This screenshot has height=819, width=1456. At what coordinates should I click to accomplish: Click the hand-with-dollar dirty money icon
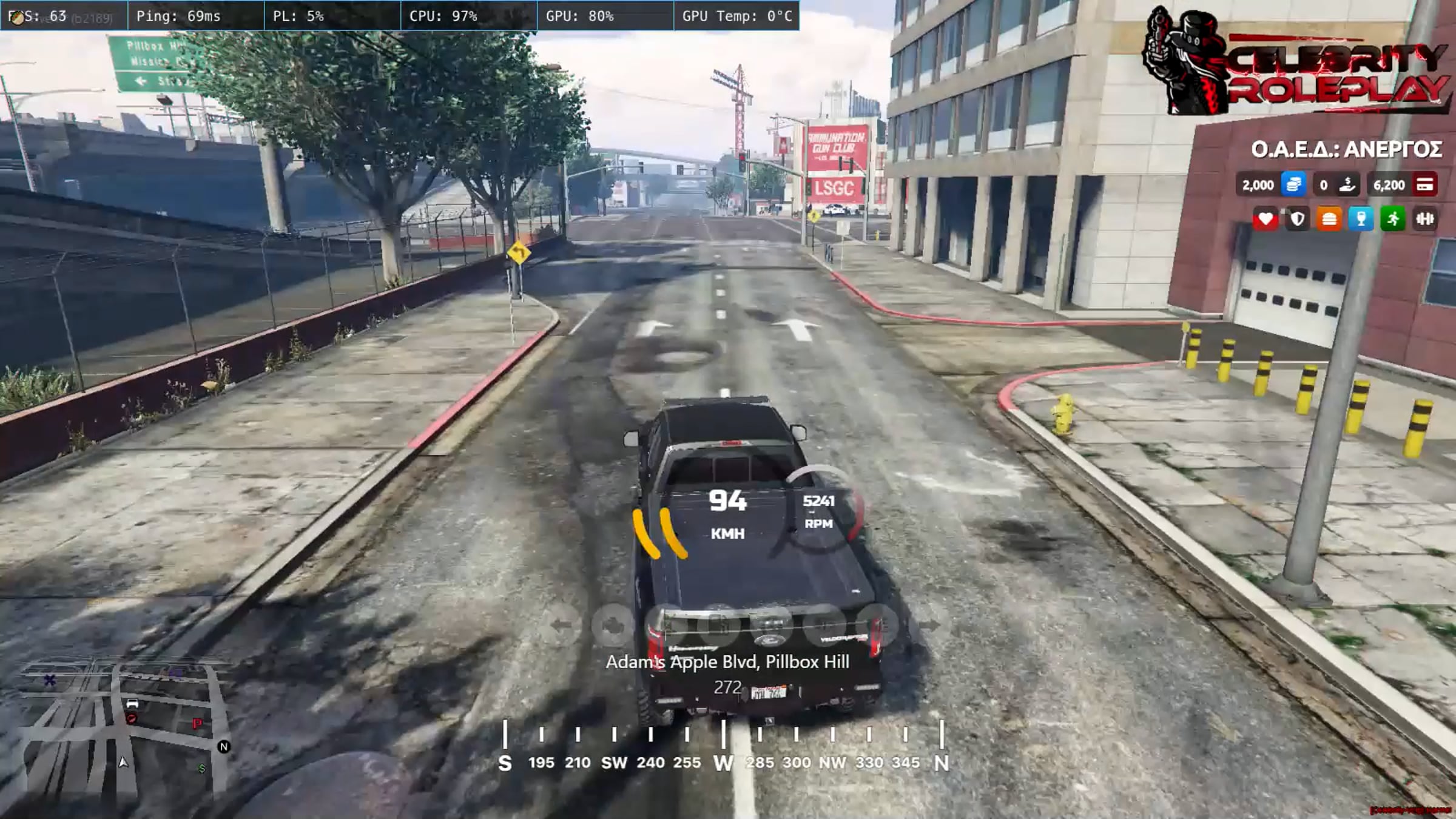click(1347, 184)
